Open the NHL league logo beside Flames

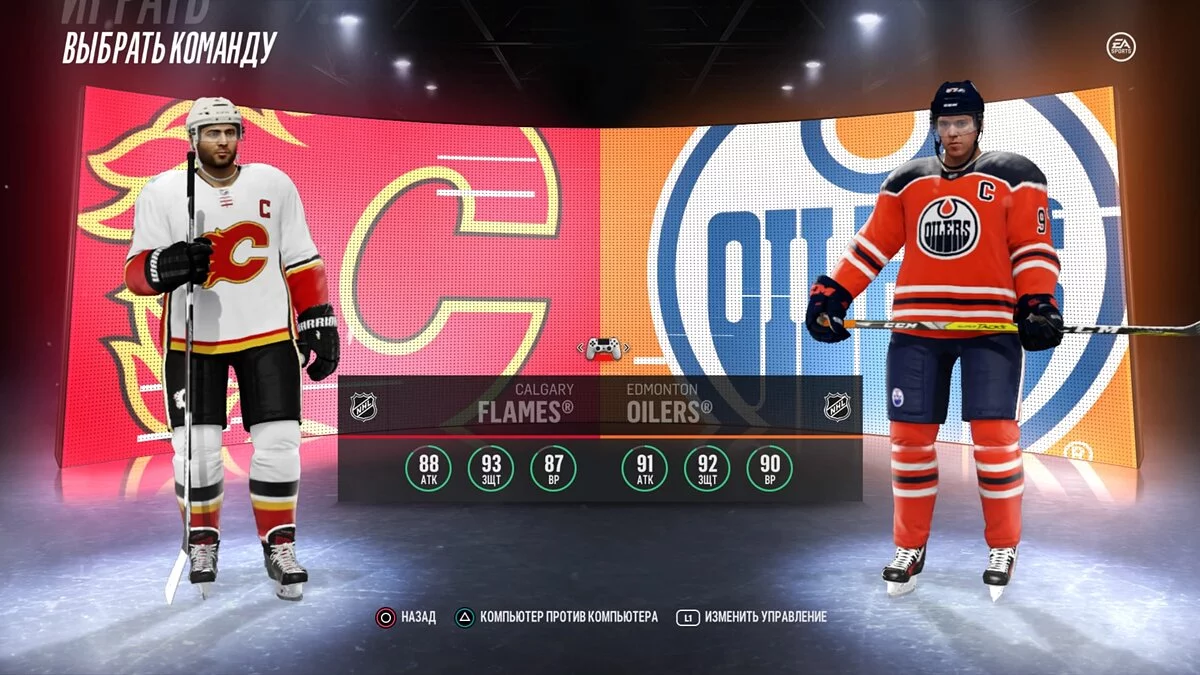coord(364,406)
